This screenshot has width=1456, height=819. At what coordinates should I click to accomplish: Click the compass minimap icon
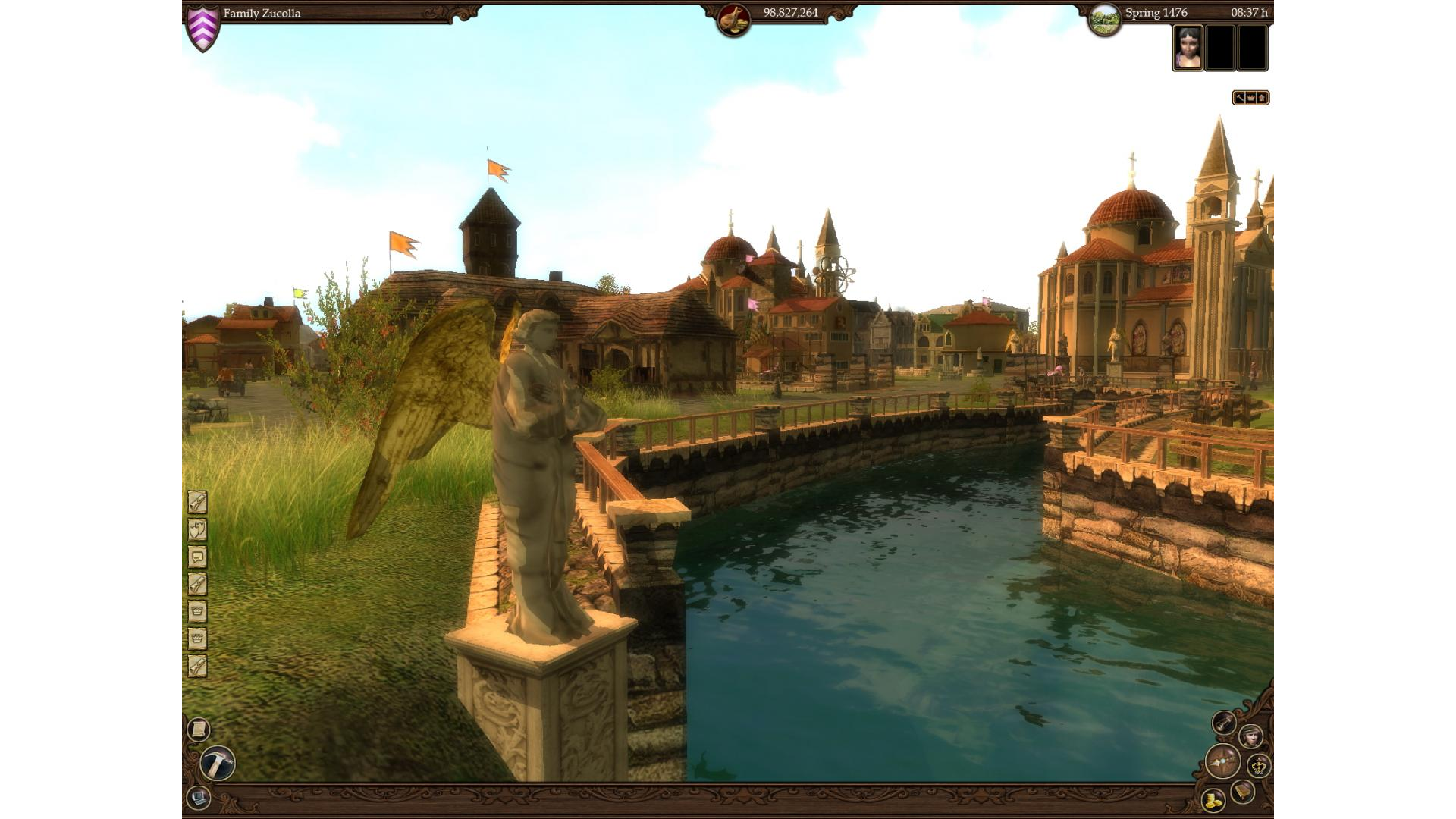[x=1223, y=762]
